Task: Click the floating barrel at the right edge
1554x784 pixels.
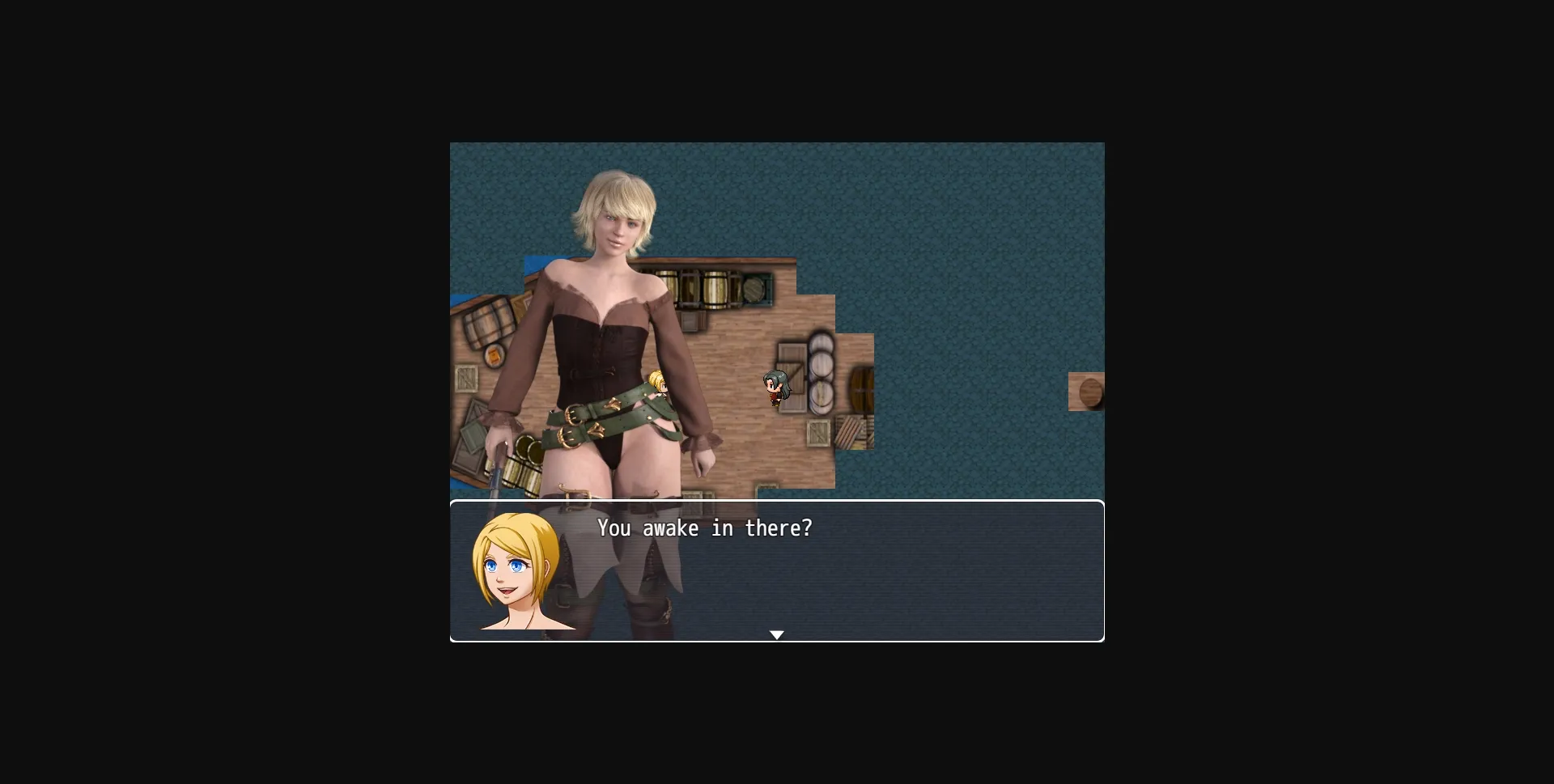Action: pos(1089,392)
